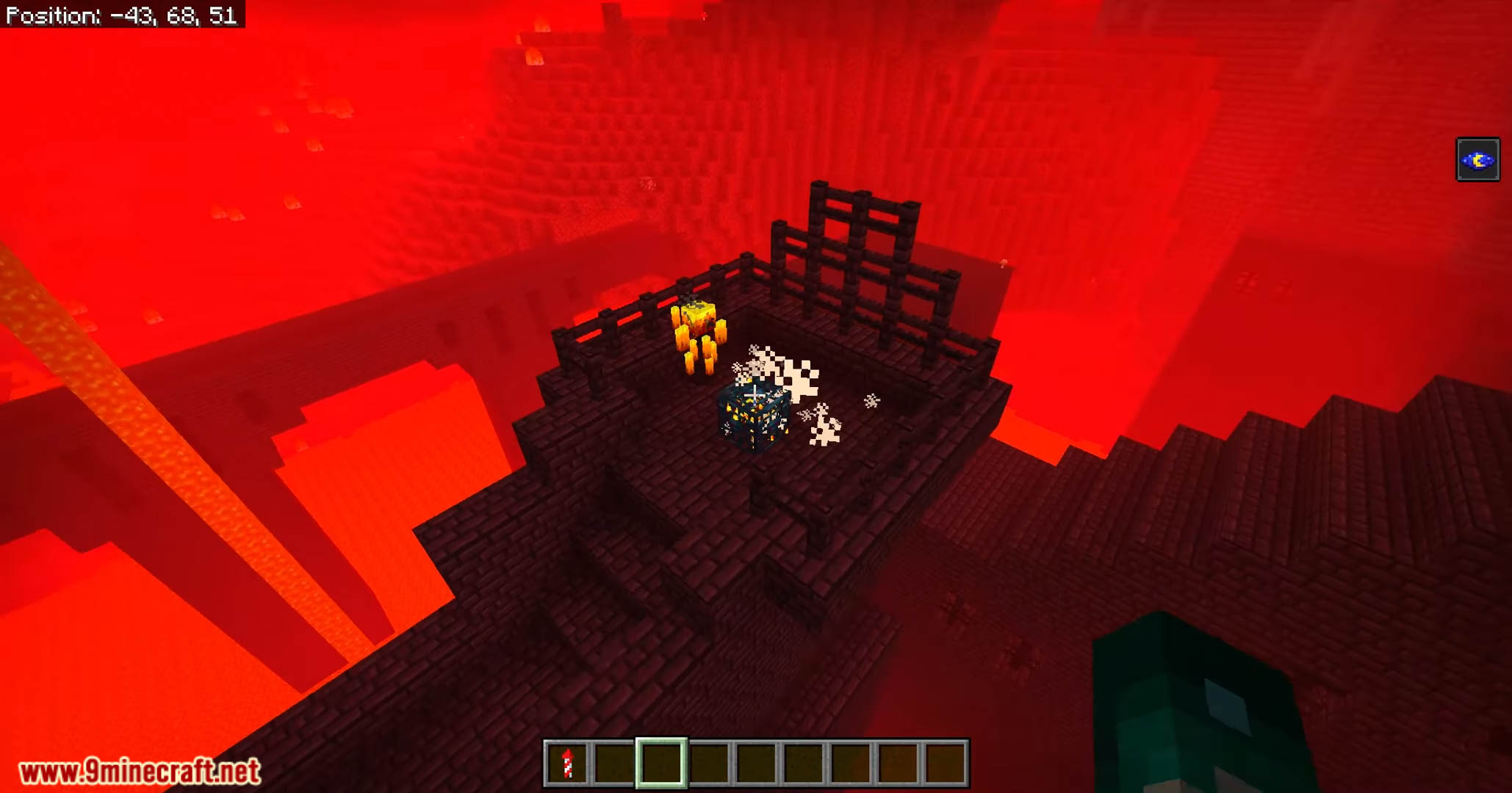Click the night vision effect icon
1512x793 pixels.
(1477, 159)
